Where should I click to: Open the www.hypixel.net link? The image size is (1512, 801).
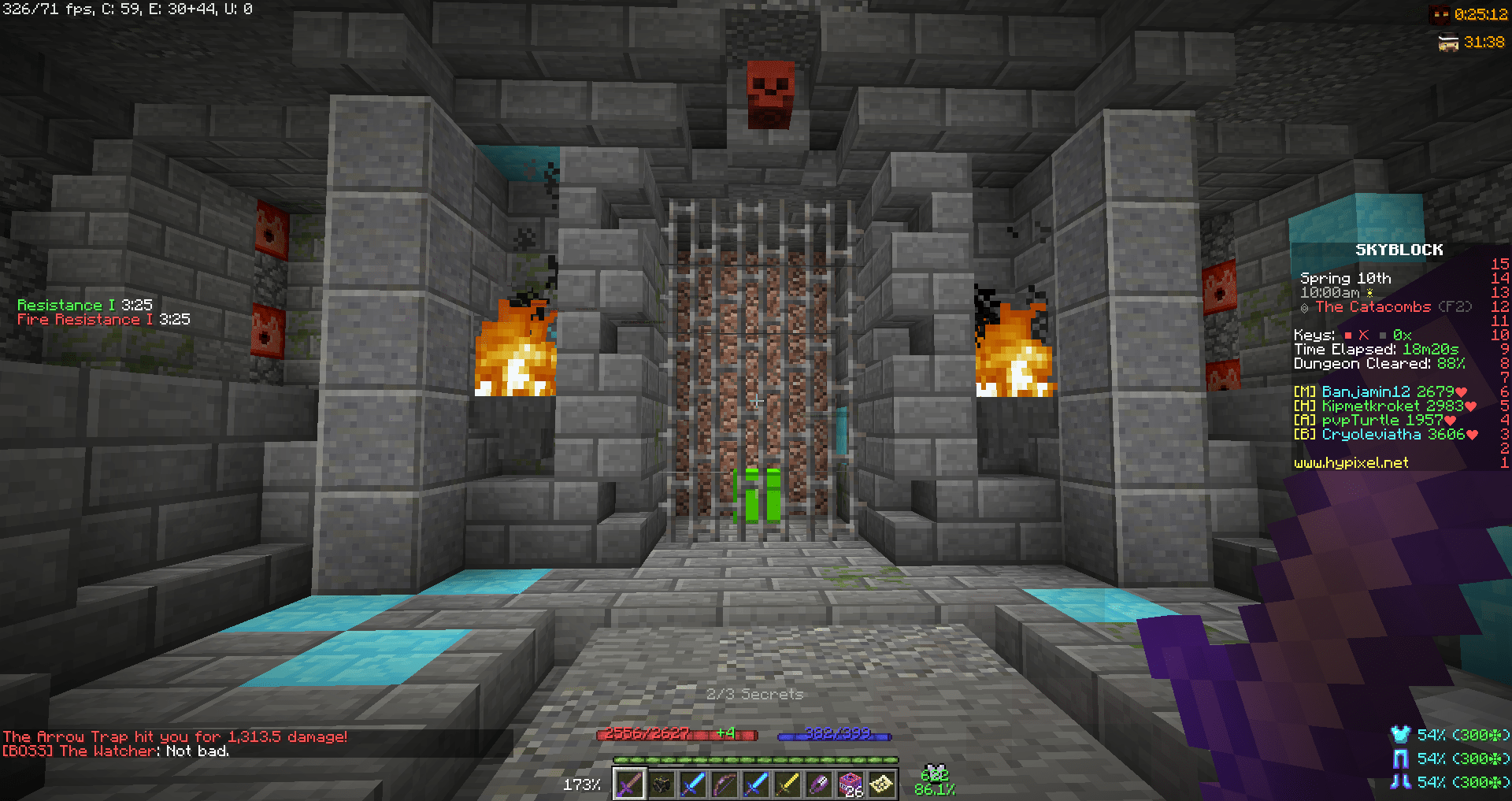click(x=1351, y=463)
